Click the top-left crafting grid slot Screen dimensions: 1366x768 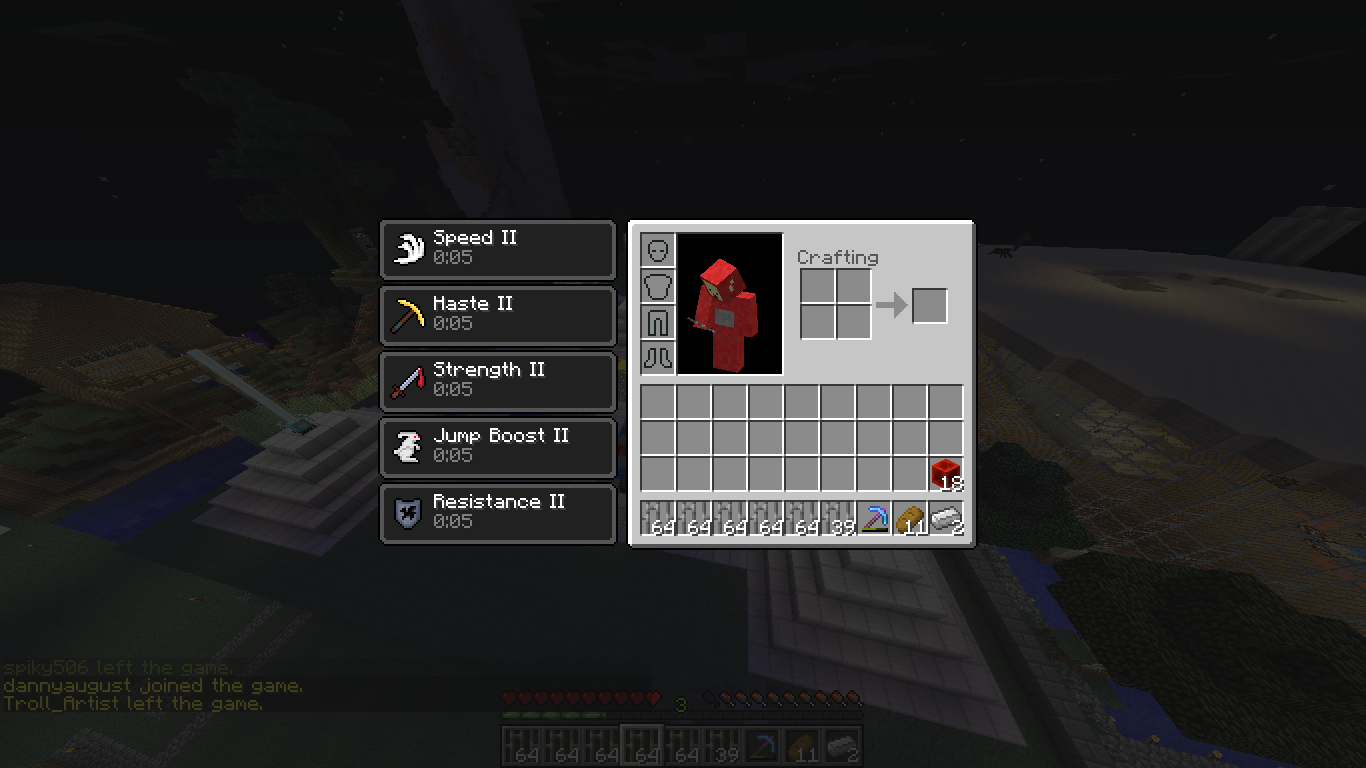[x=816, y=287]
